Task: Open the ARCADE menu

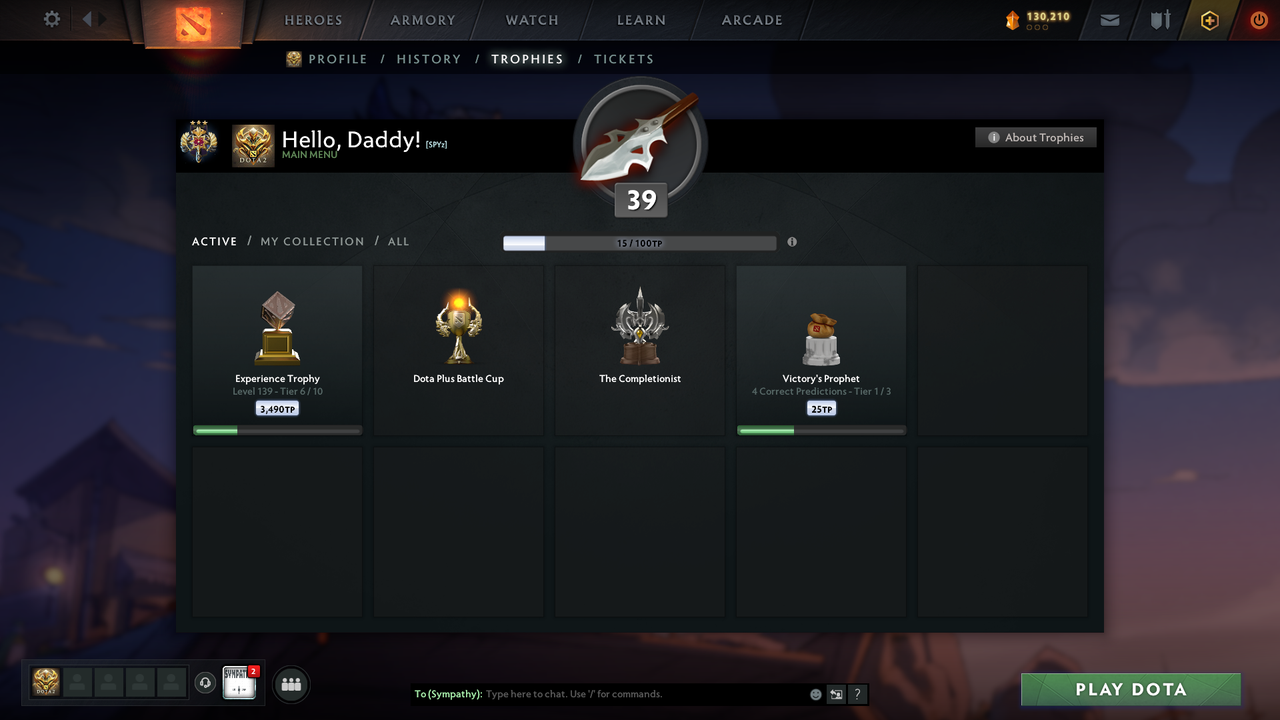Action: 751,20
